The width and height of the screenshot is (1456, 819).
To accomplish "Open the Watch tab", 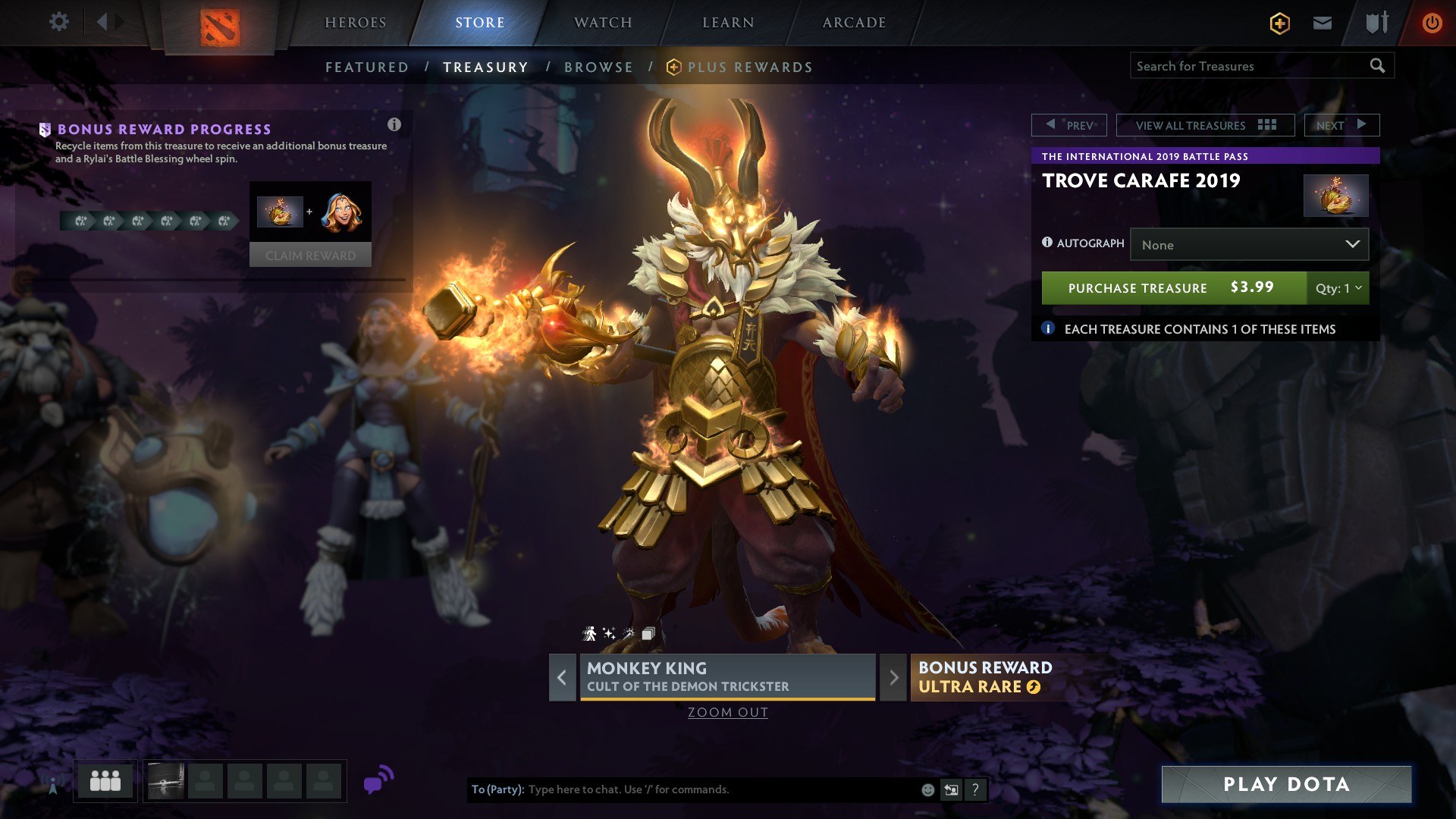I will pyautogui.click(x=603, y=23).
